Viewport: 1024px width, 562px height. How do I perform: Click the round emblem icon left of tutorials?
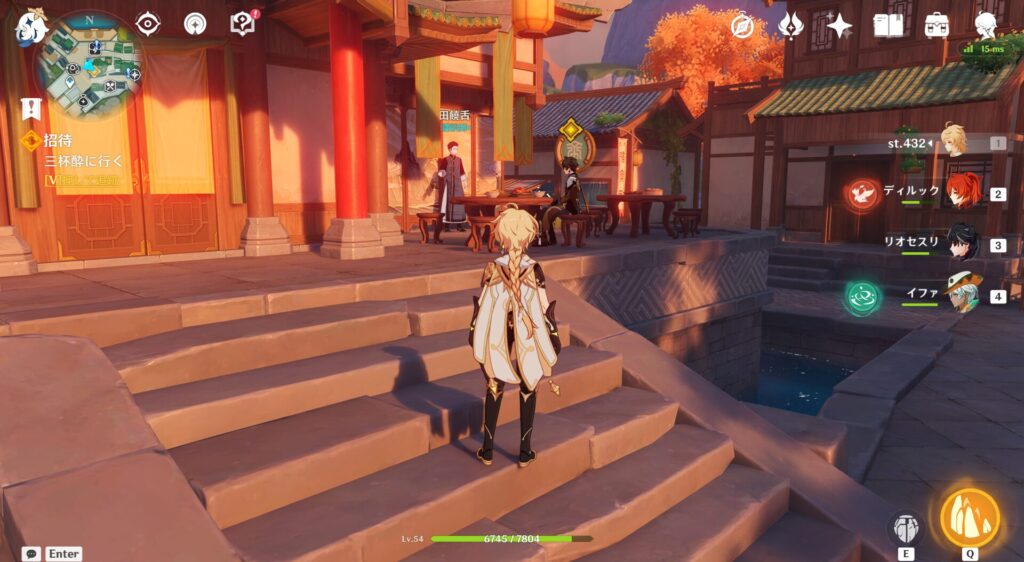coord(195,23)
